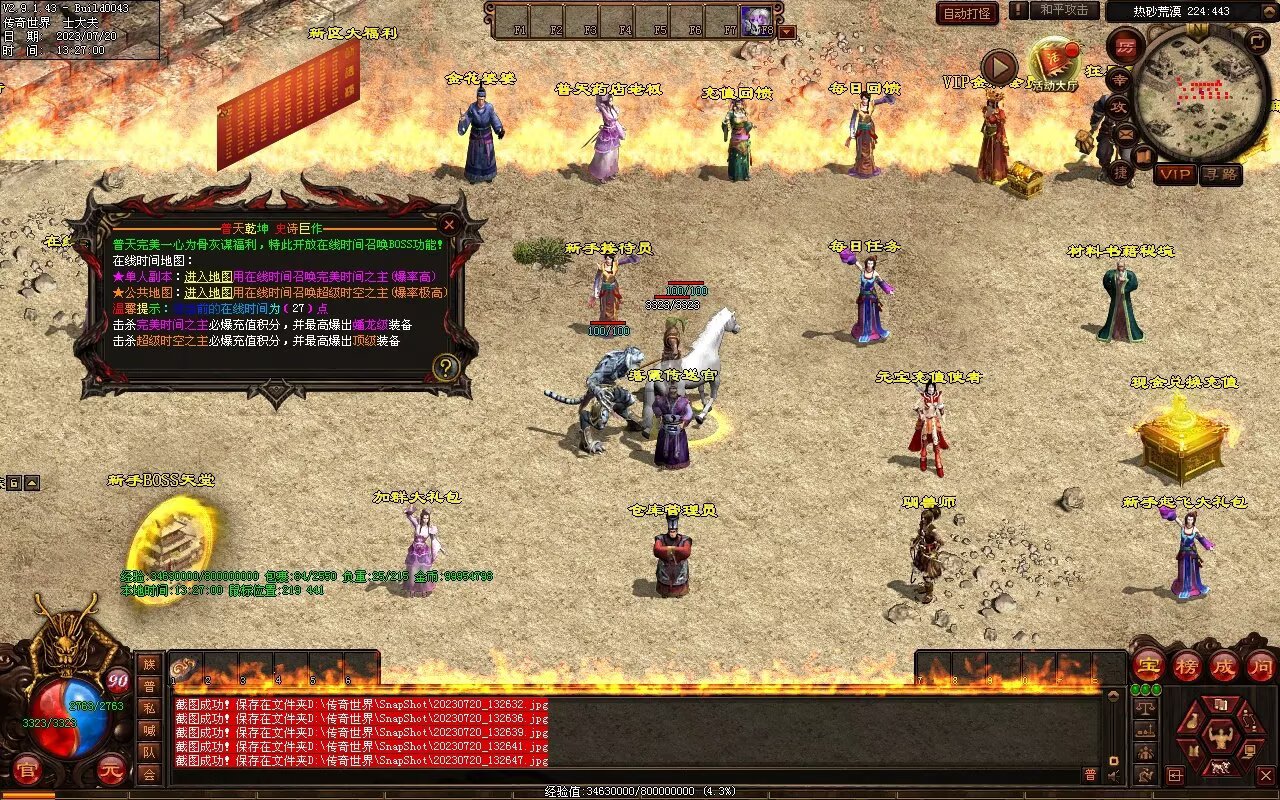Switch the 和平攻击 attack mode

[1063, 10]
